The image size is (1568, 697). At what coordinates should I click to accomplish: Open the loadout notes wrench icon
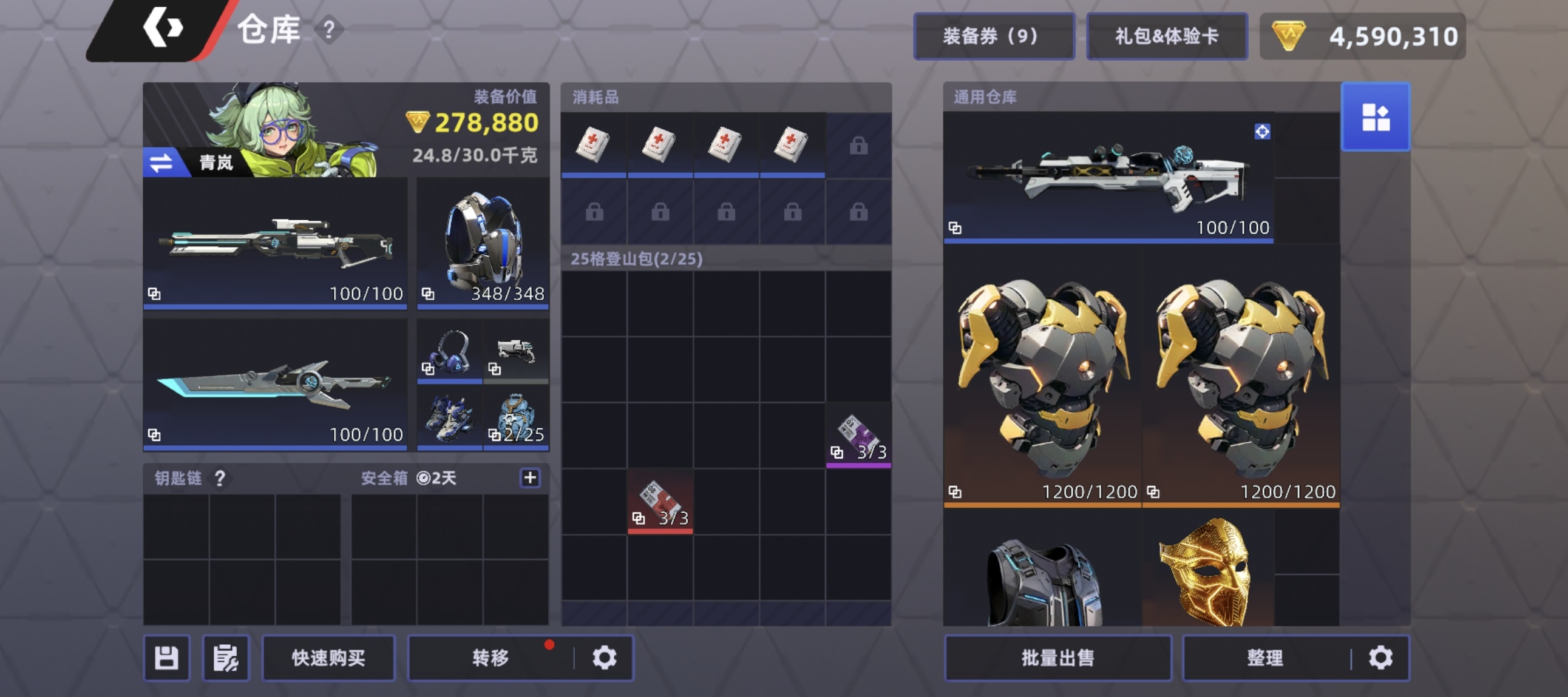(x=226, y=658)
